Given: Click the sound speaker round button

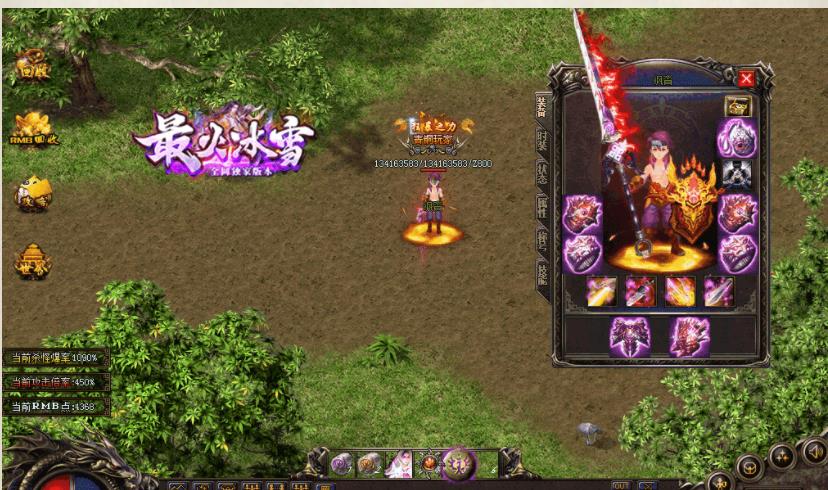Looking at the screenshot, I should click(x=814, y=452).
